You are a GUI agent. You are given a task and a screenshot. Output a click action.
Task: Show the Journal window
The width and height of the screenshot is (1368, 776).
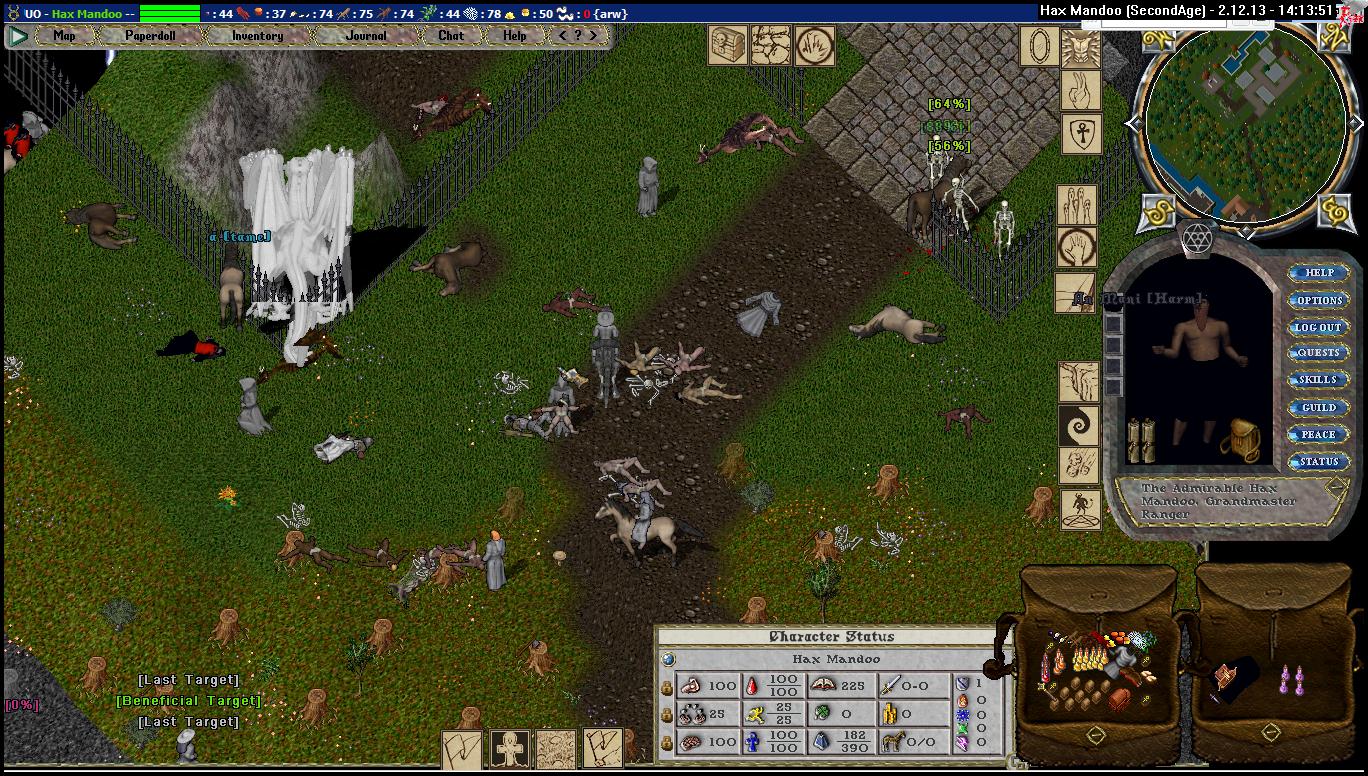pyautogui.click(x=365, y=35)
